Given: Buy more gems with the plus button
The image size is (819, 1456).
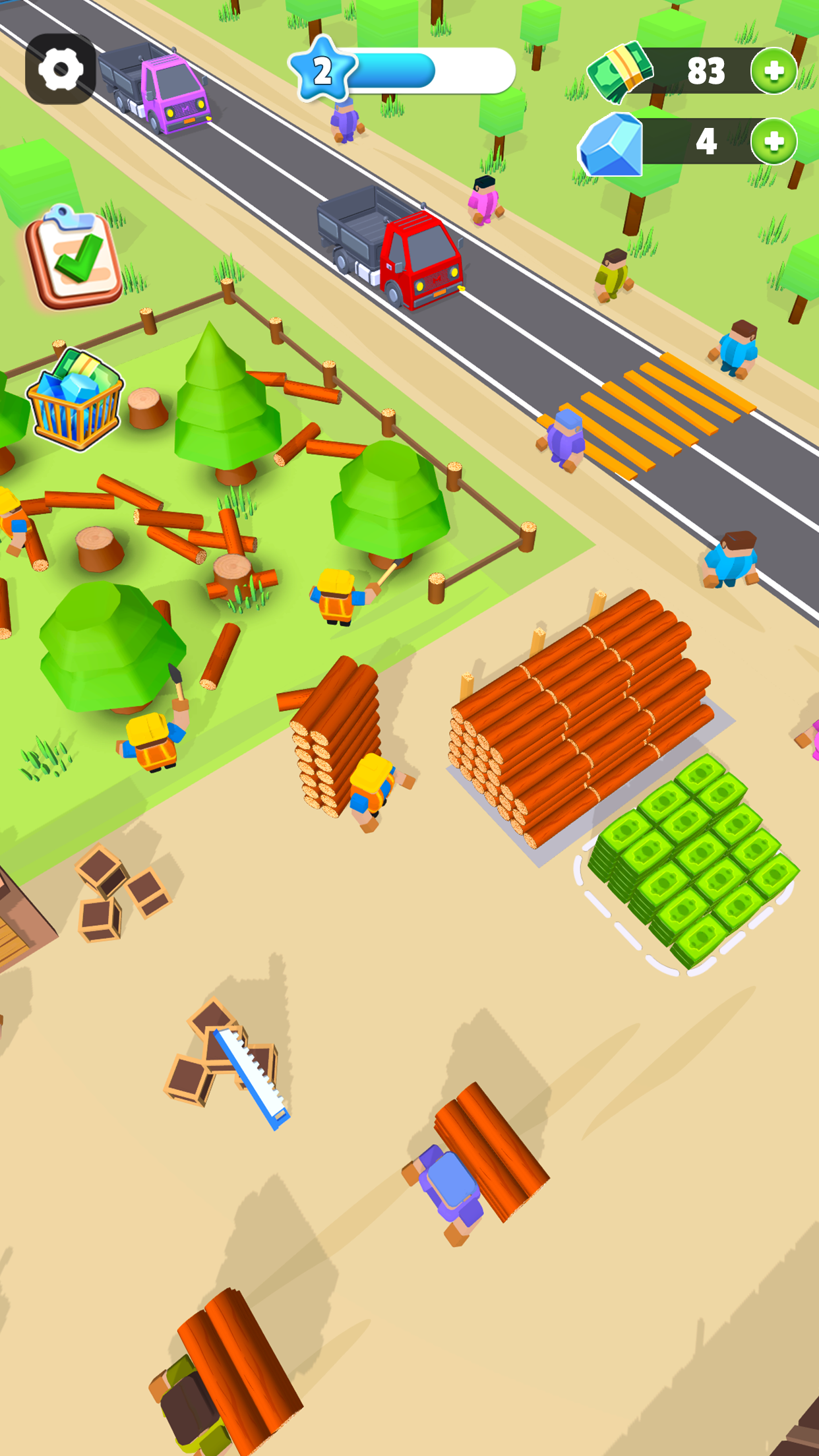Looking at the screenshot, I should 773,141.
